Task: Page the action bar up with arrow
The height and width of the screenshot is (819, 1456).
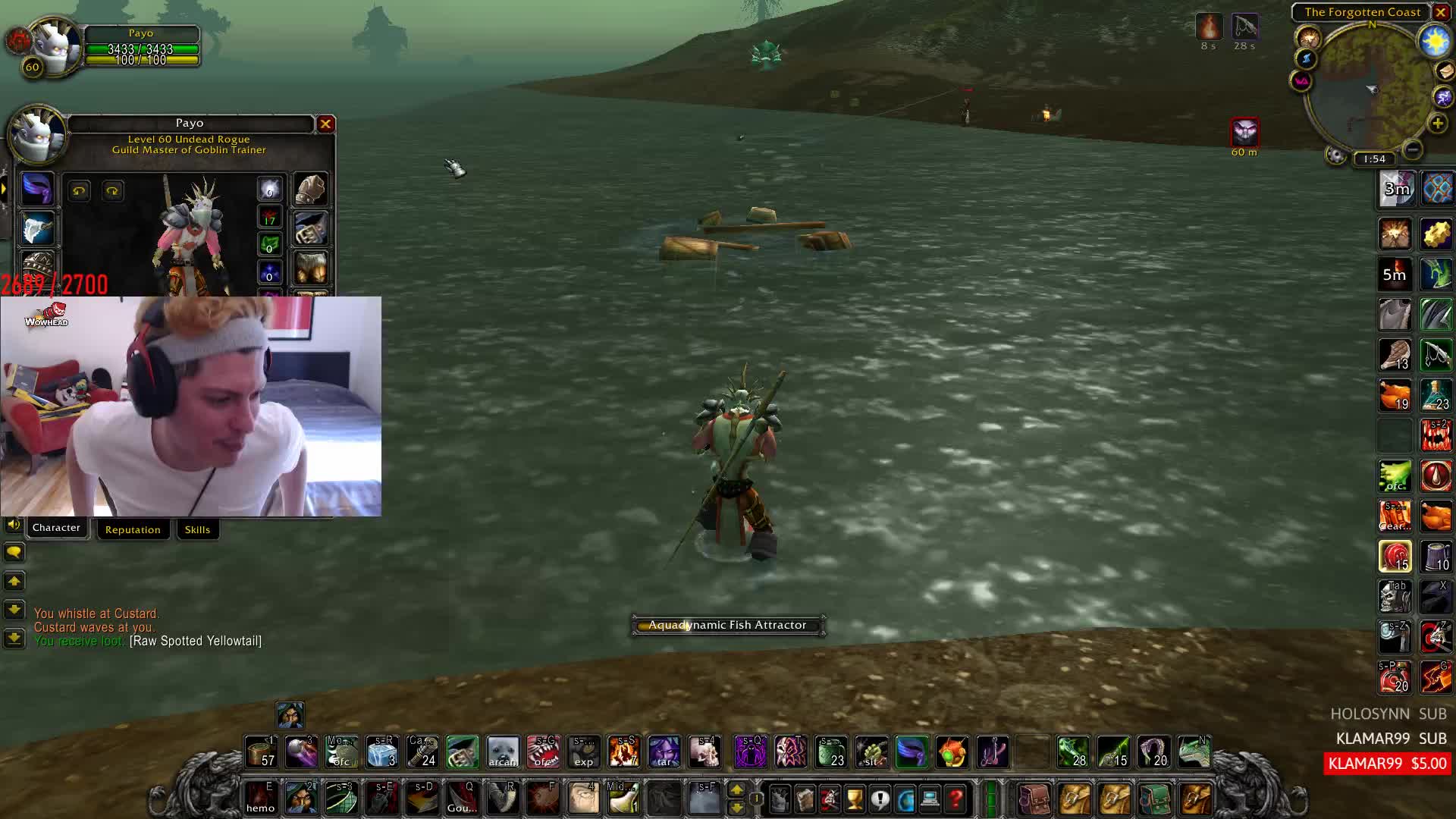Action: point(736,790)
